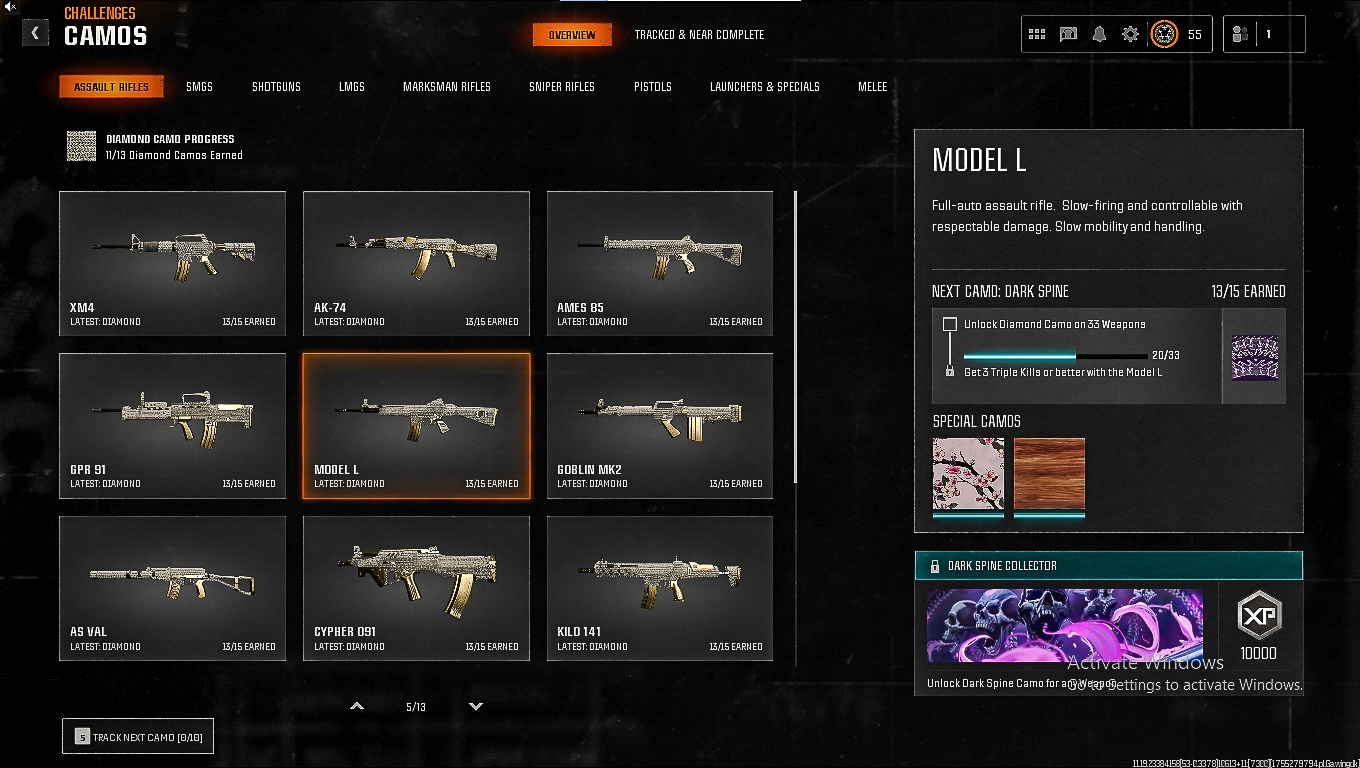Viewport: 1360px width, 768px height.
Task: Go back using the top-left arrow
Action: click(x=35, y=33)
